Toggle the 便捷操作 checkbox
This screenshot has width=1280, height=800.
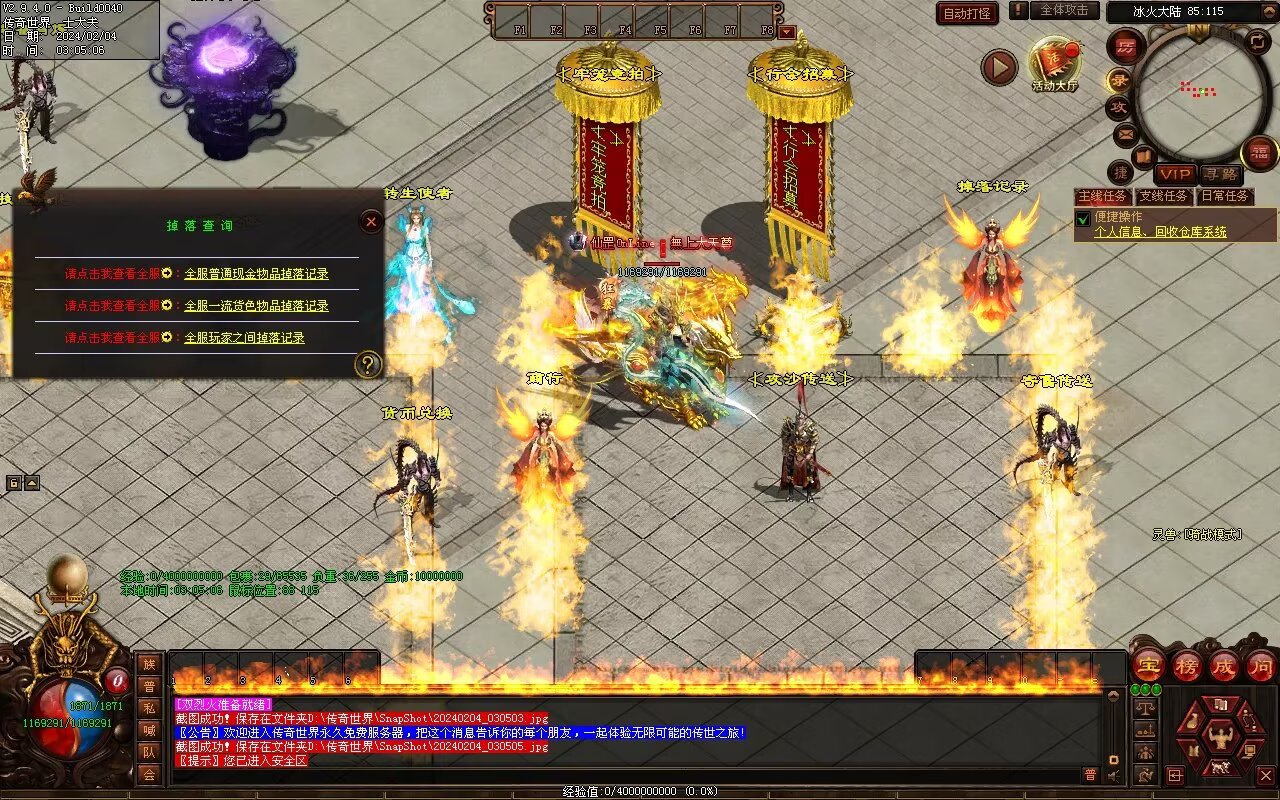click(1083, 218)
